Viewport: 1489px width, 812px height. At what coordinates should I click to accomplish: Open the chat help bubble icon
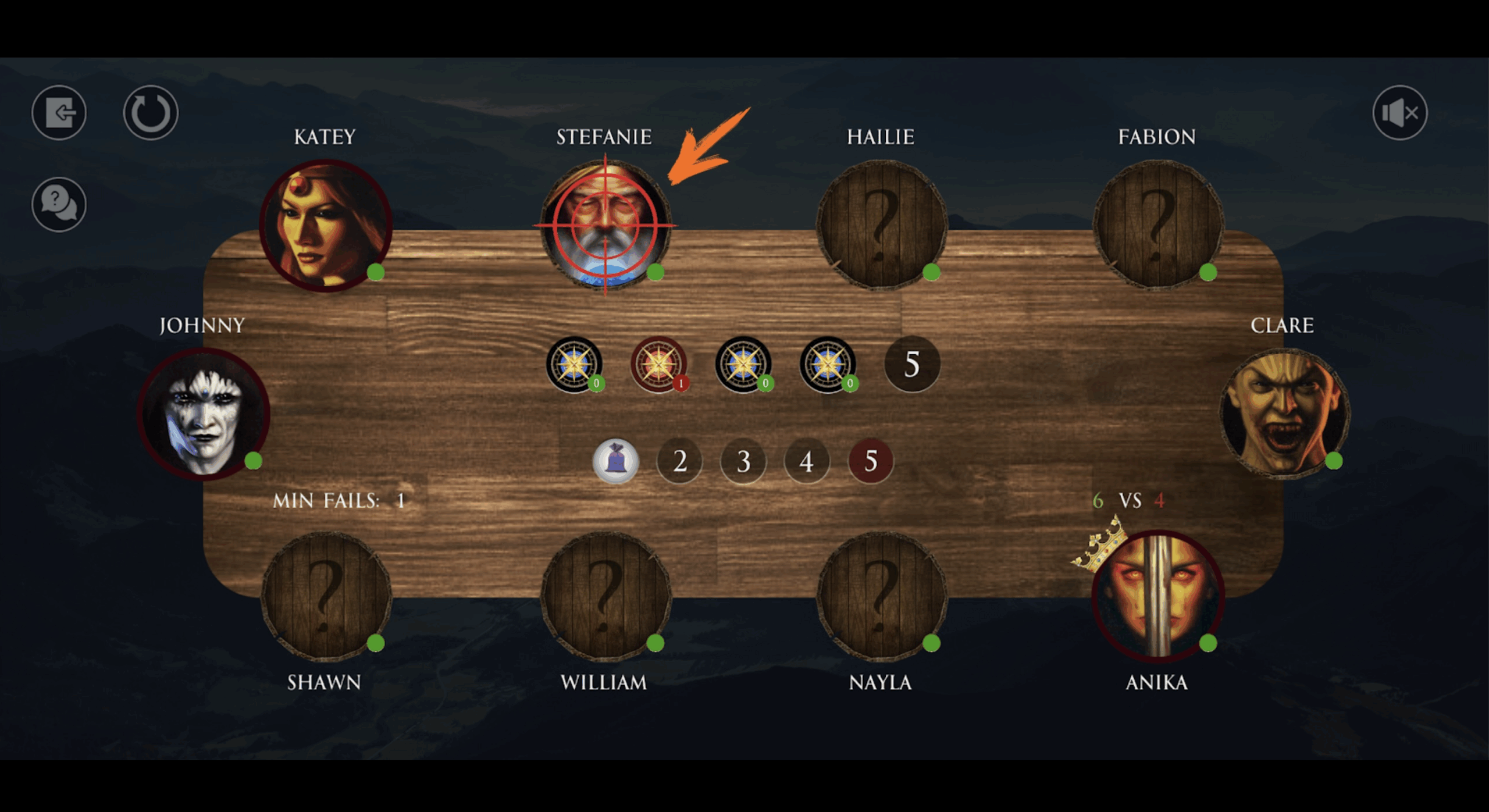pos(59,204)
